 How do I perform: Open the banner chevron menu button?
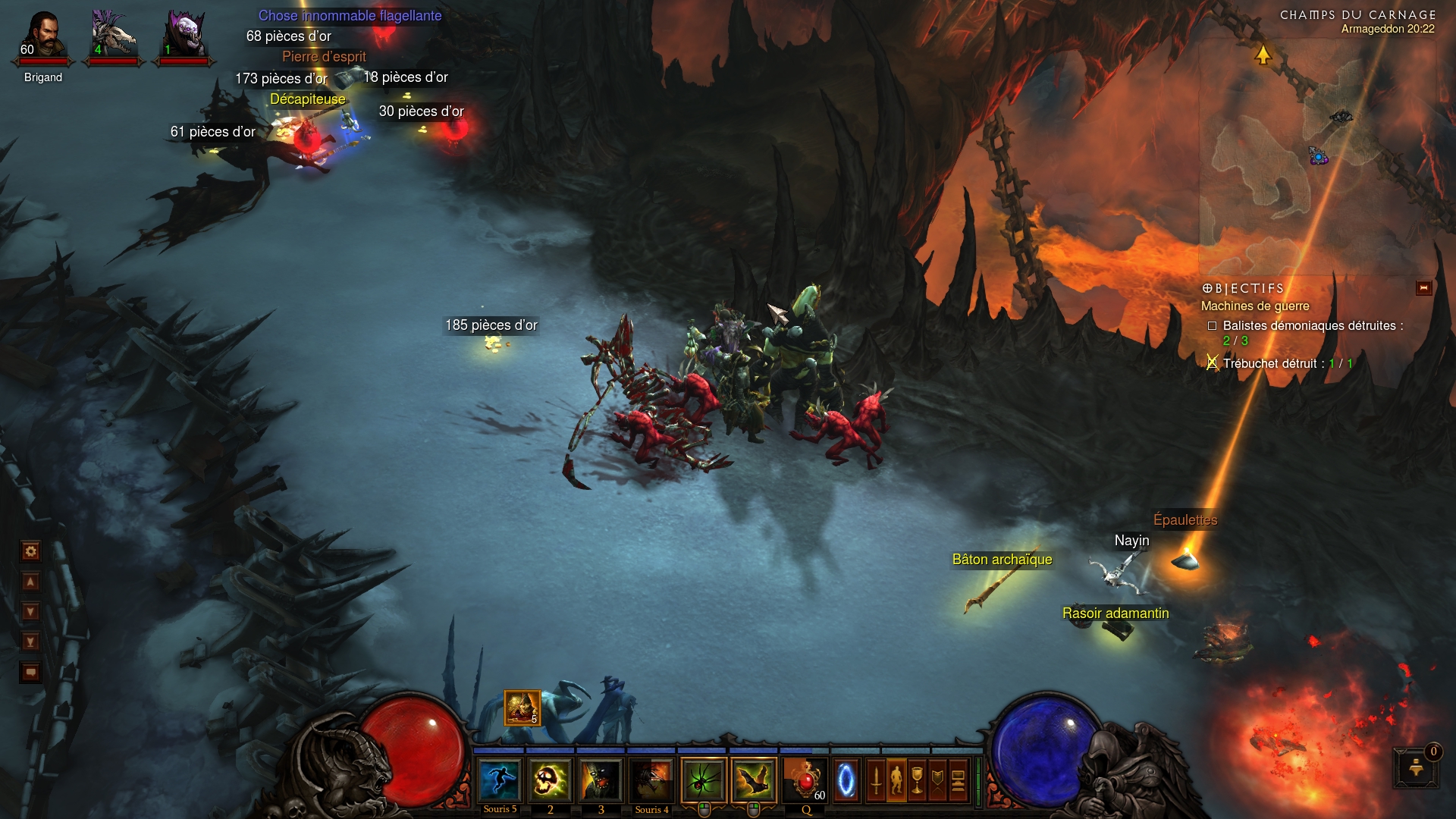[x=937, y=780]
